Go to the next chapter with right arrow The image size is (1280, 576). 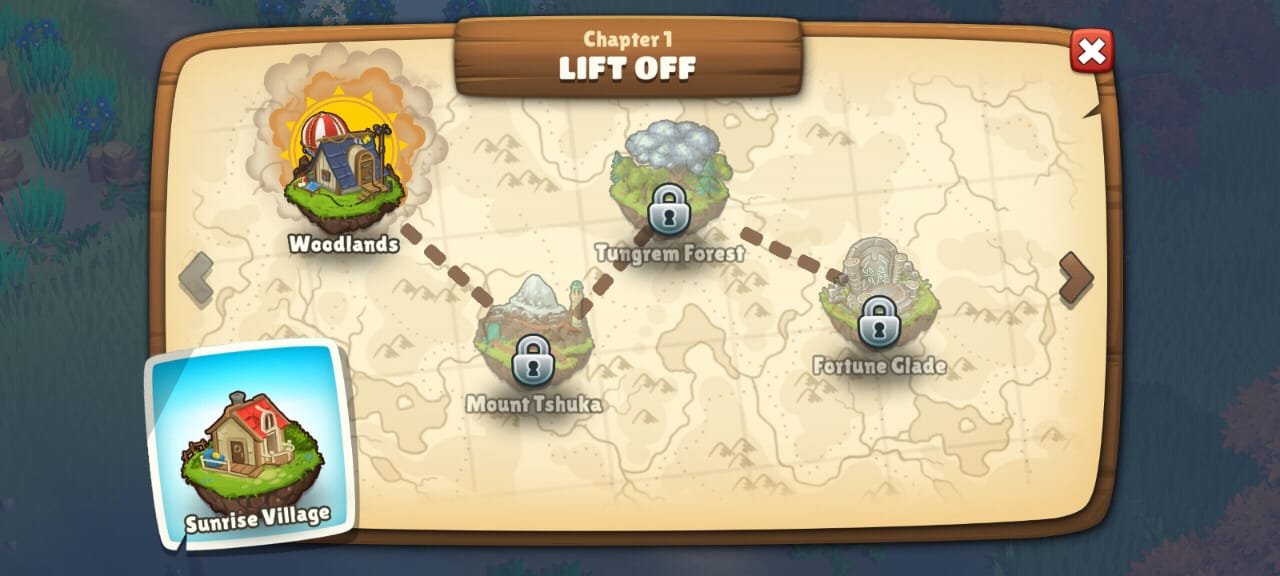point(1076,277)
